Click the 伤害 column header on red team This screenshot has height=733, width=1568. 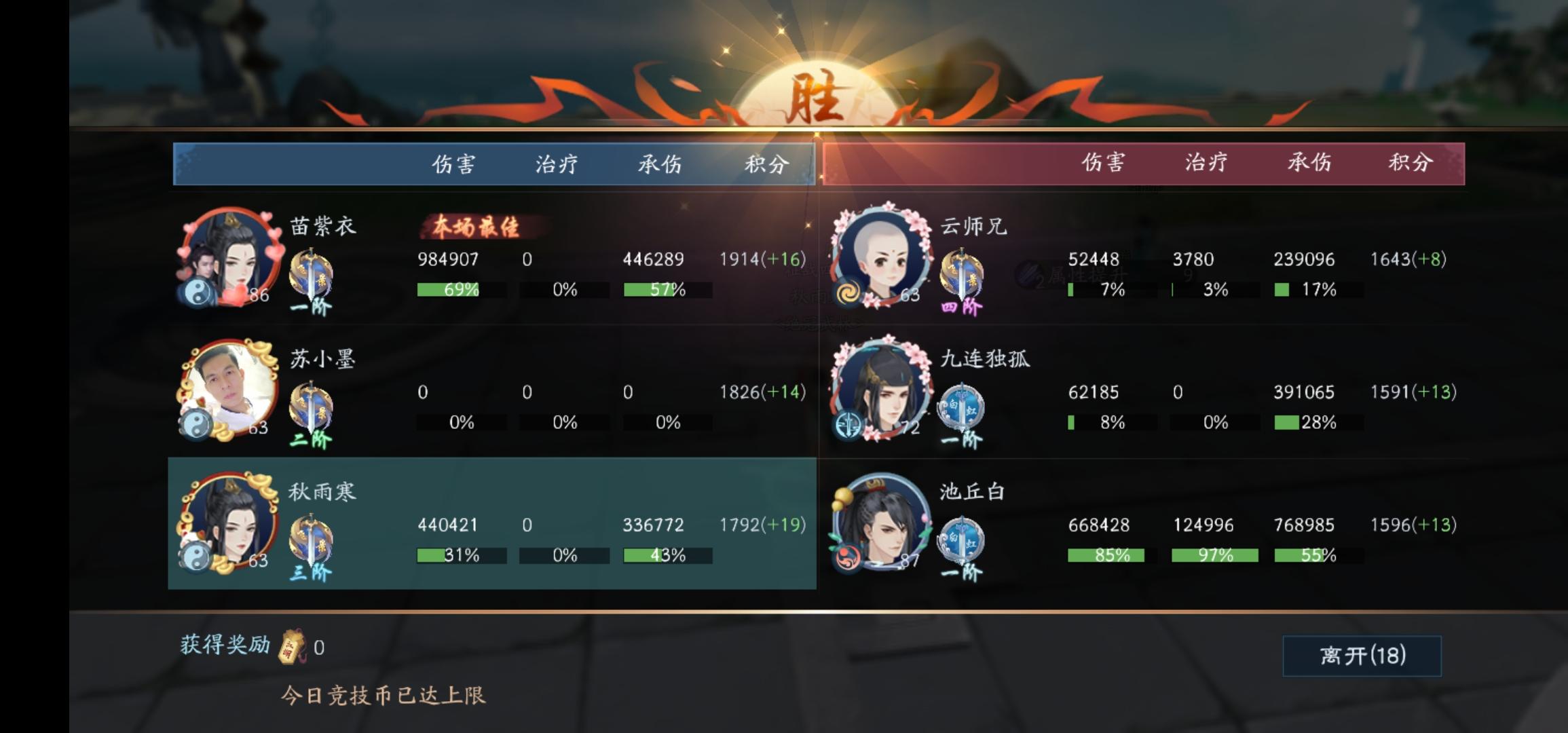1103,164
